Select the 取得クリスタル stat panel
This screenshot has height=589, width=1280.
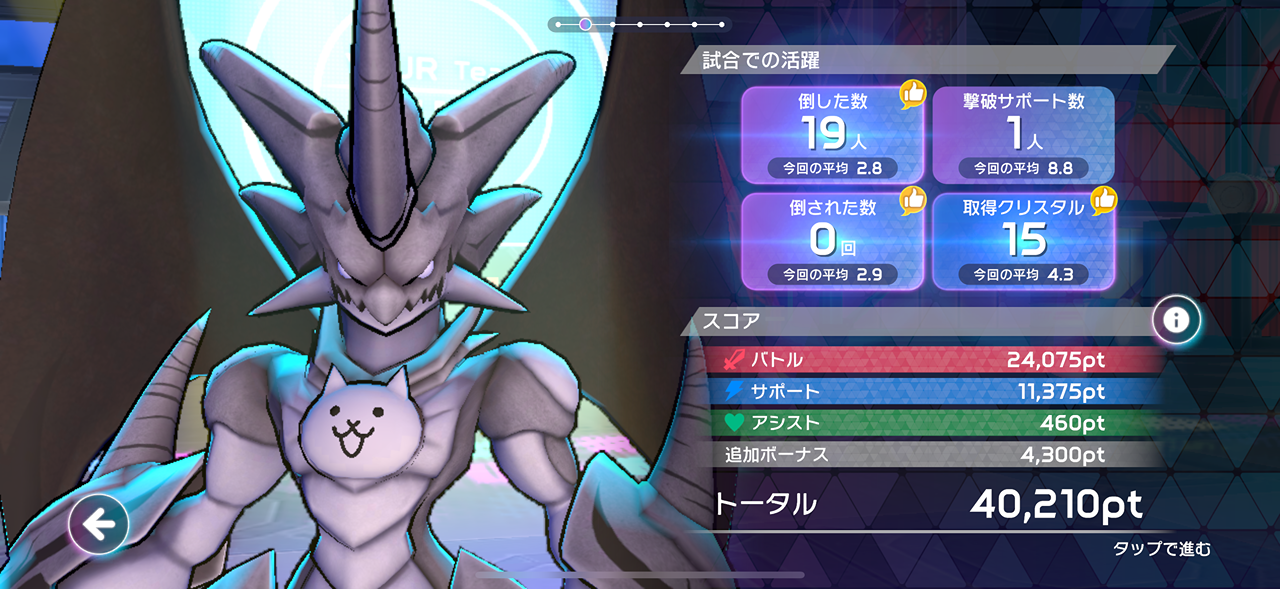coord(1023,241)
